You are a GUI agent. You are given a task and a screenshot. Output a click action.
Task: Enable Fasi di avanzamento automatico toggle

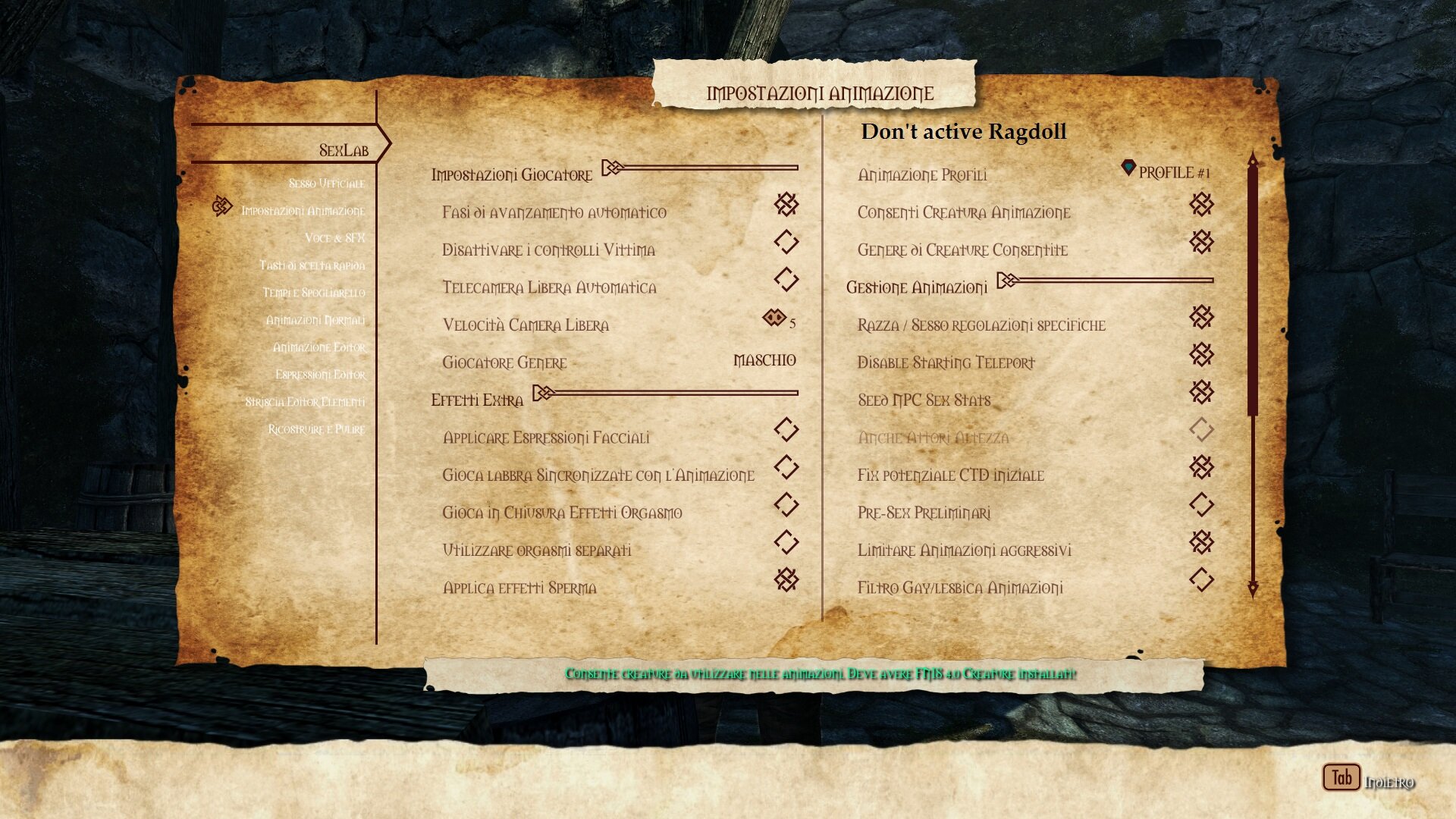point(786,206)
